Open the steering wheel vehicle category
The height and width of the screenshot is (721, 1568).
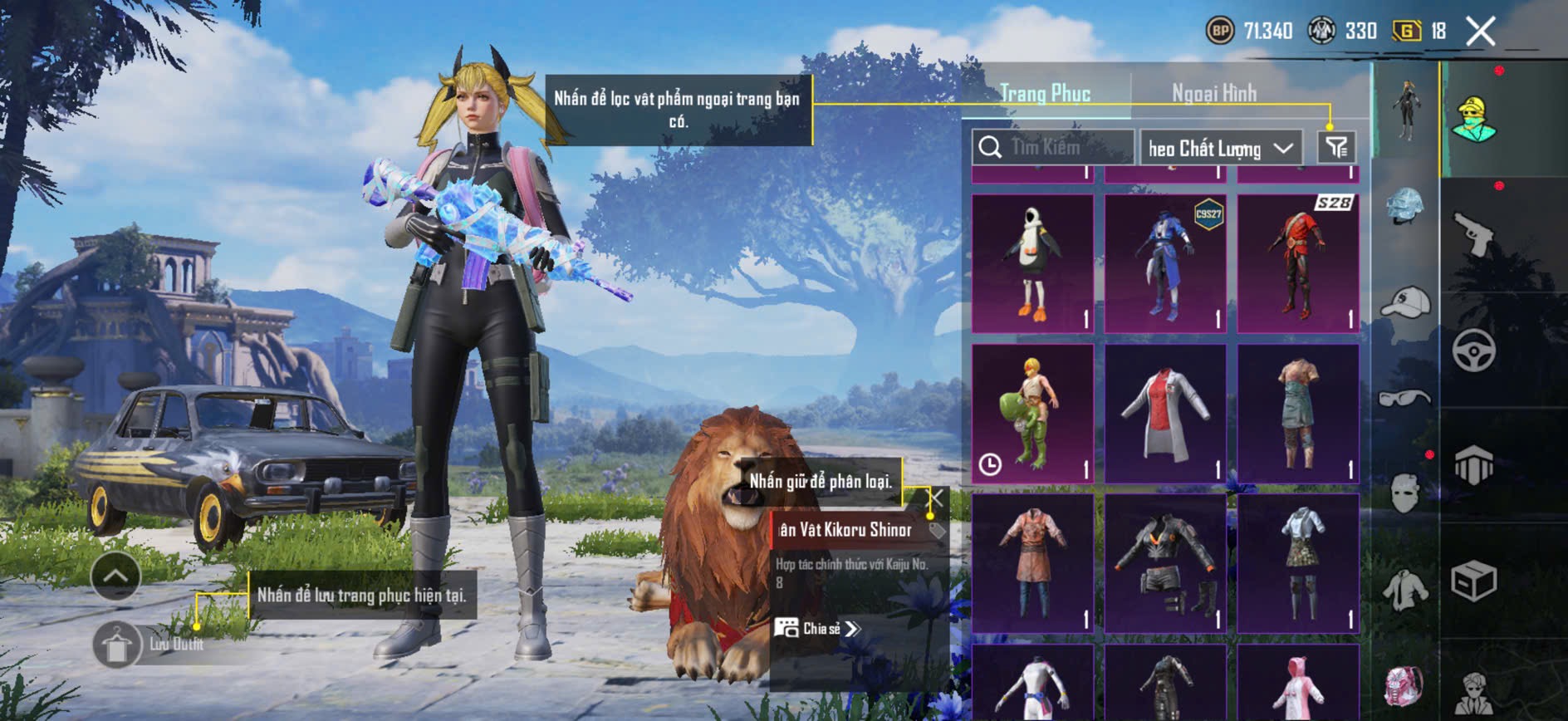(x=1473, y=351)
